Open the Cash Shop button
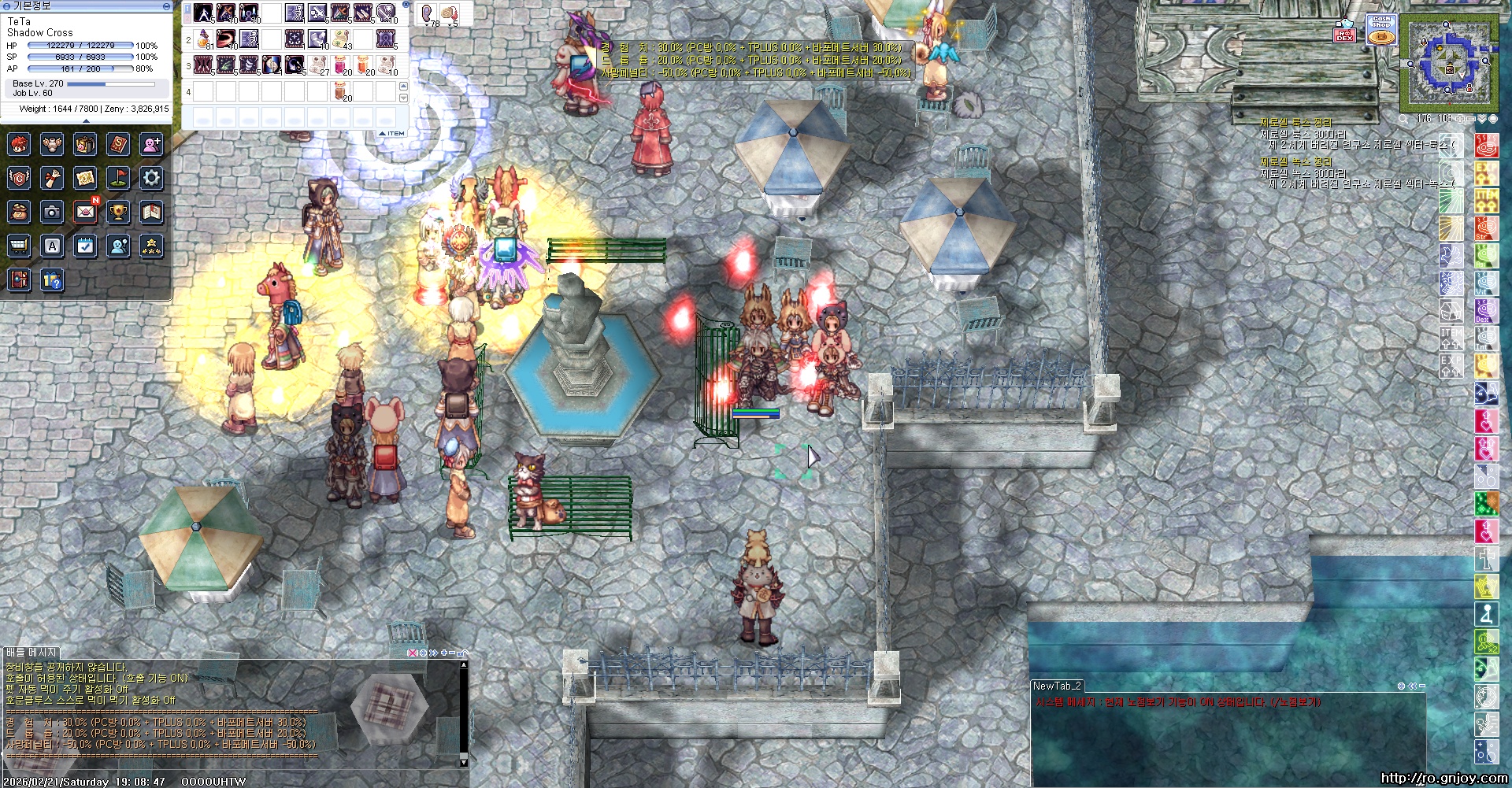The width and height of the screenshot is (1512, 788). 1381,30
